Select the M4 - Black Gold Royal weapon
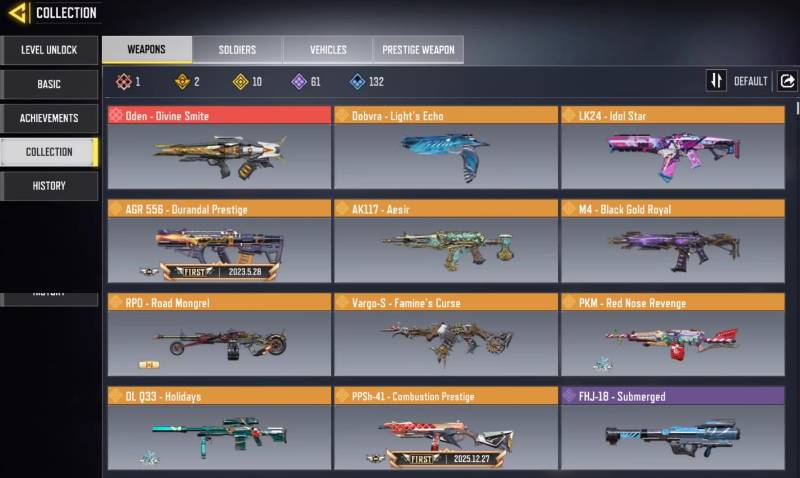The width and height of the screenshot is (800, 478). click(672, 241)
